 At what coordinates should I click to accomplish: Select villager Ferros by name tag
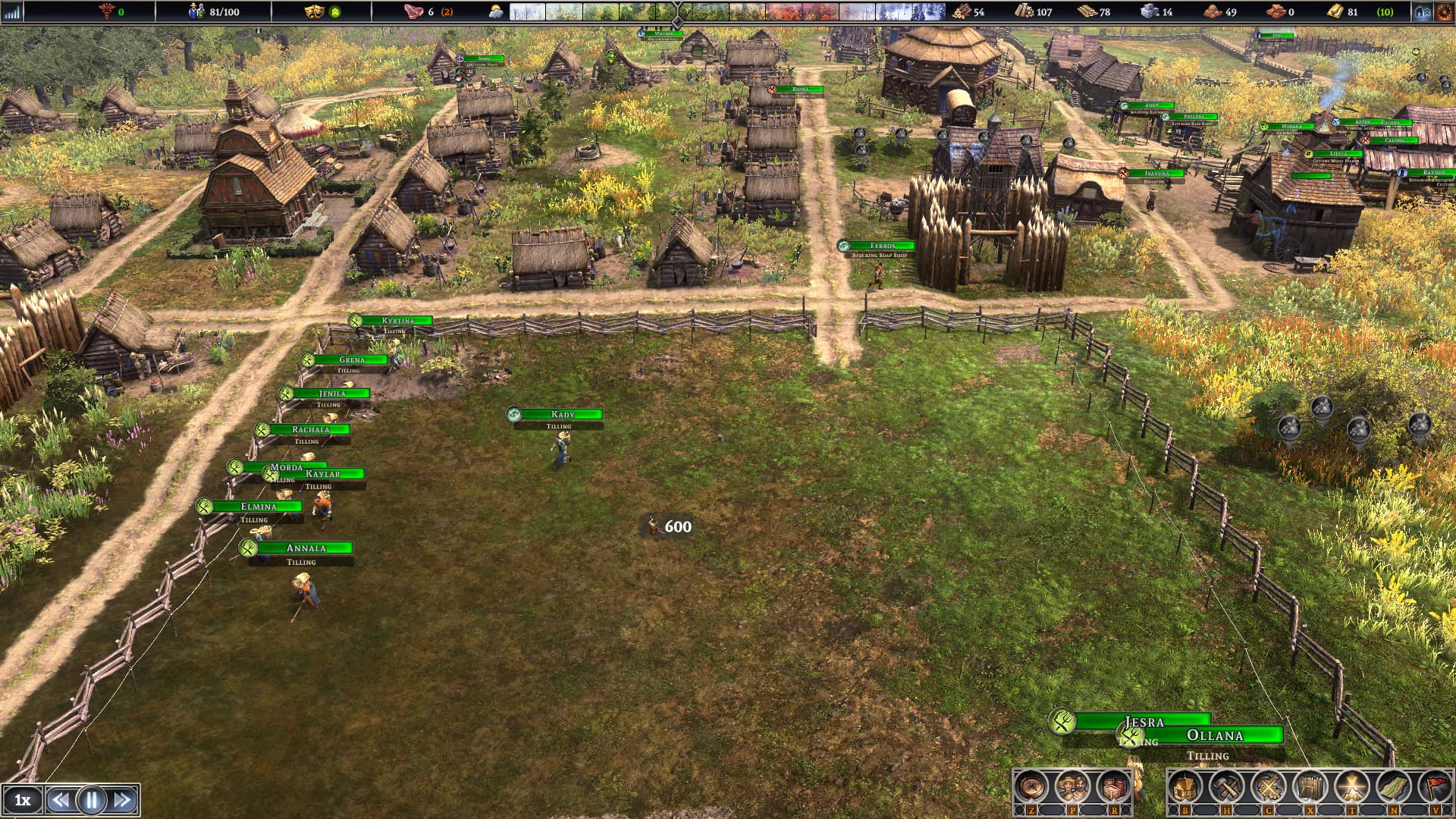[x=882, y=246]
